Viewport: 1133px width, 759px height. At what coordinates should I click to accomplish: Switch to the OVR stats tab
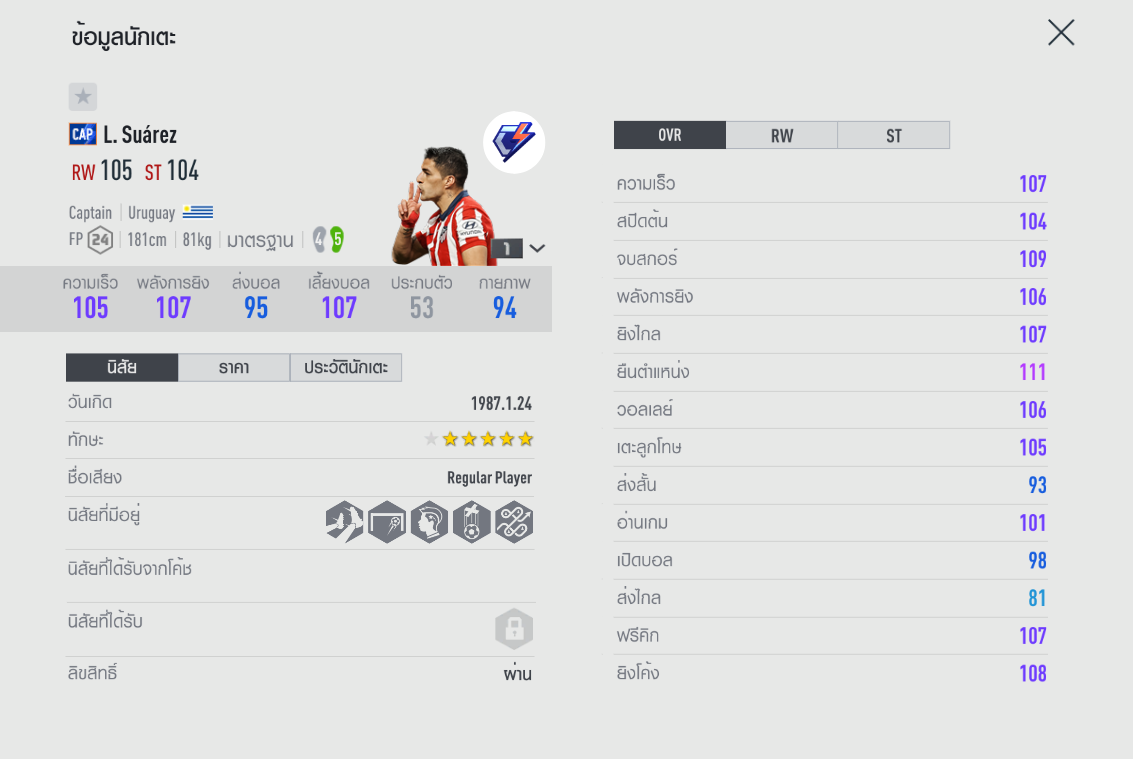click(669, 135)
